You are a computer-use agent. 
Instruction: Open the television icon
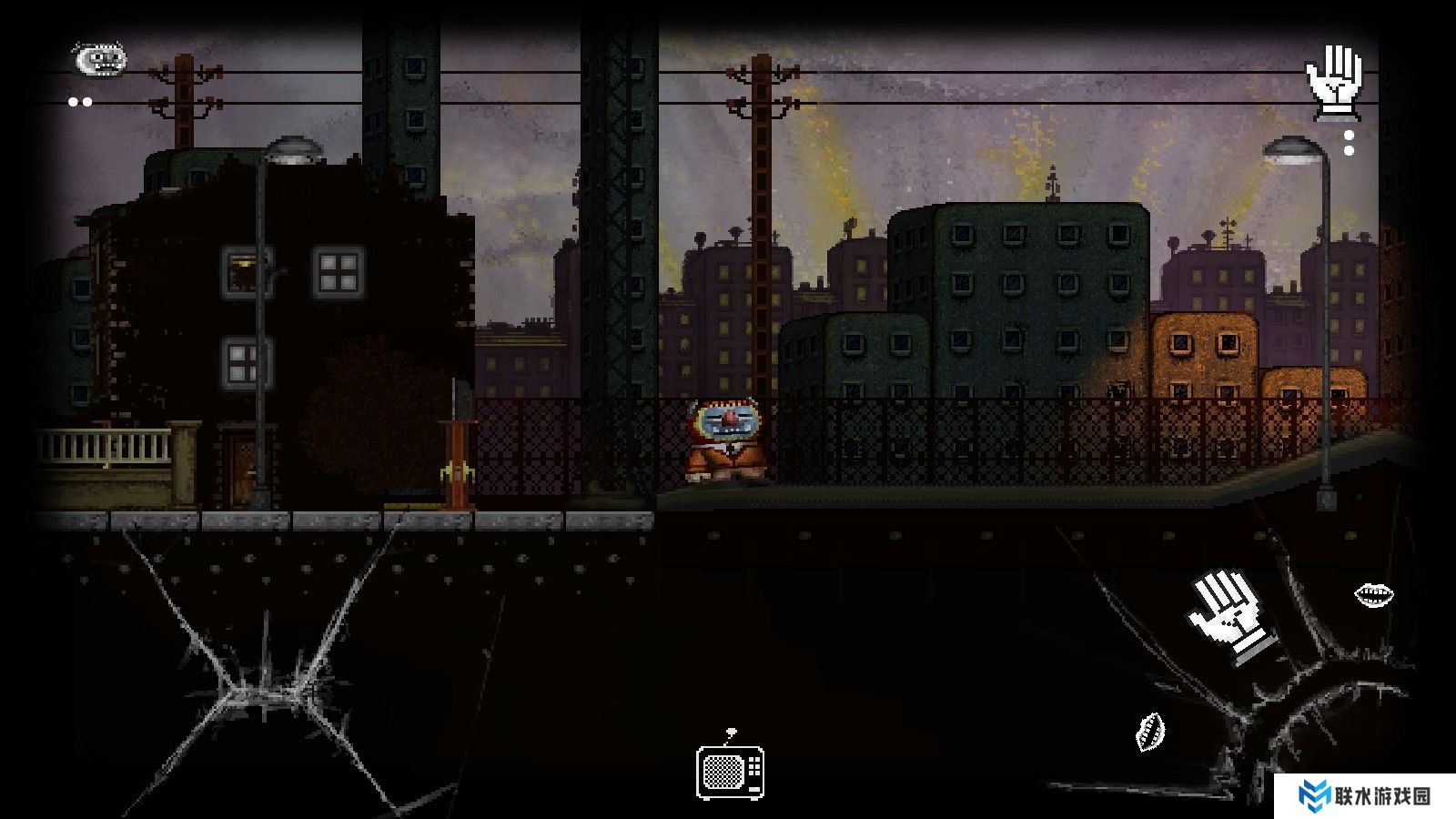730,772
